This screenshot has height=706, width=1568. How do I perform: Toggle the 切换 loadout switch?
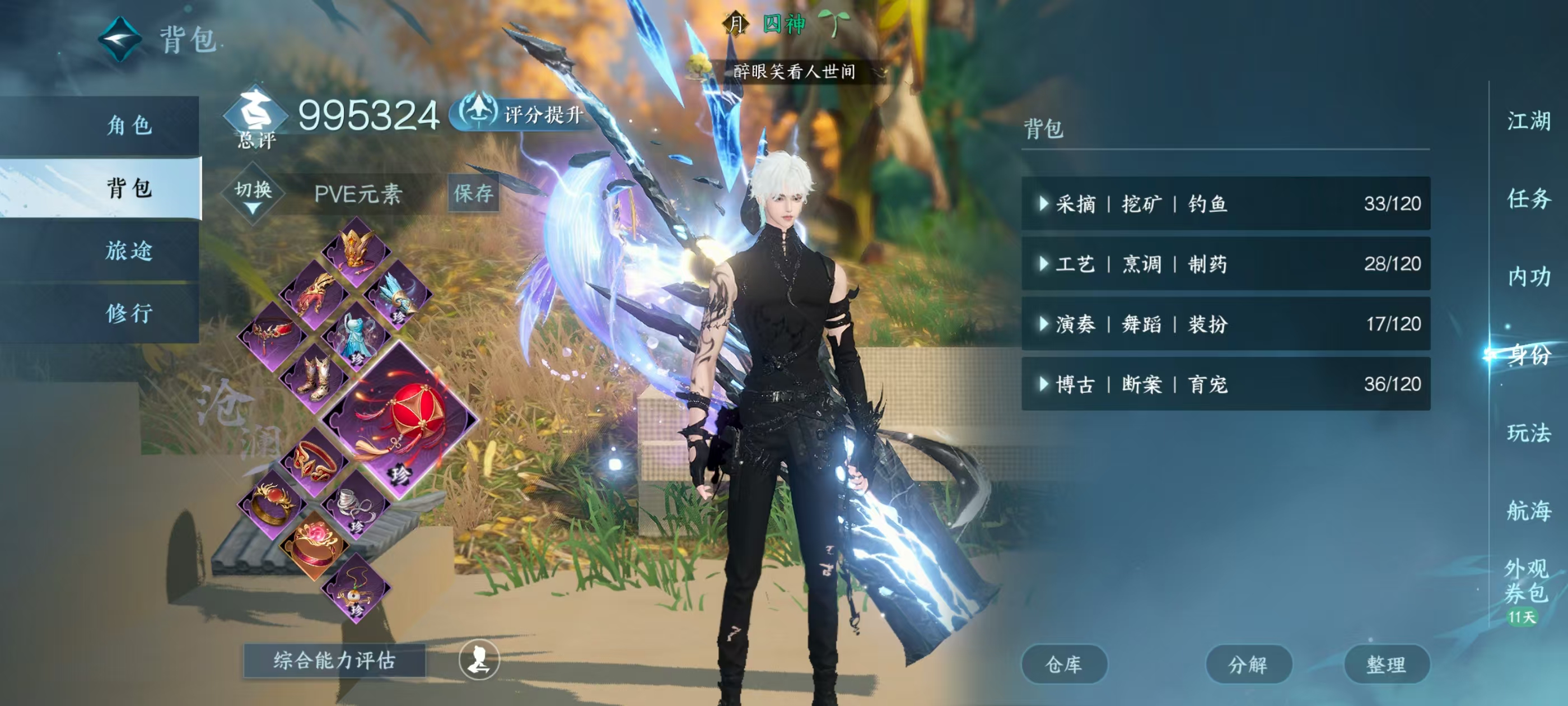[253, 194]
